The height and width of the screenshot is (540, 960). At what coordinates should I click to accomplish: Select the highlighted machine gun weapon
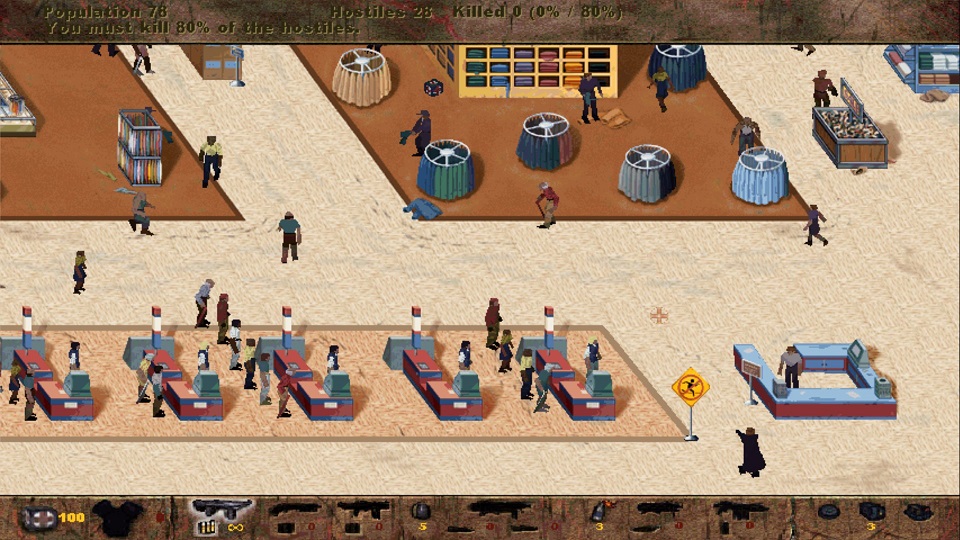click(x=221, y=509)
